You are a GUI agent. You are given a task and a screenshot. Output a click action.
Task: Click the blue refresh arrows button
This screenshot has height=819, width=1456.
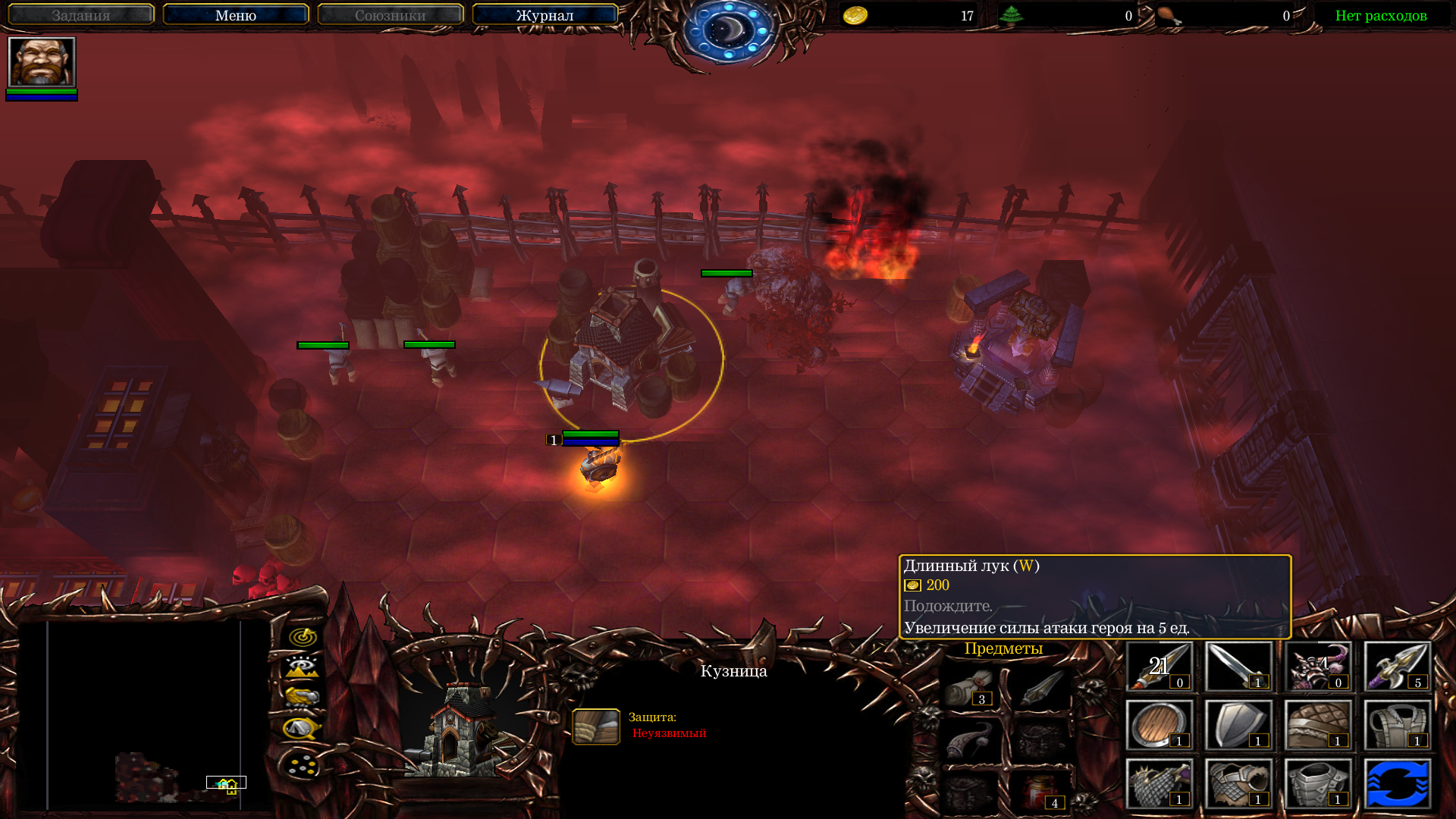click(1397, 783)
